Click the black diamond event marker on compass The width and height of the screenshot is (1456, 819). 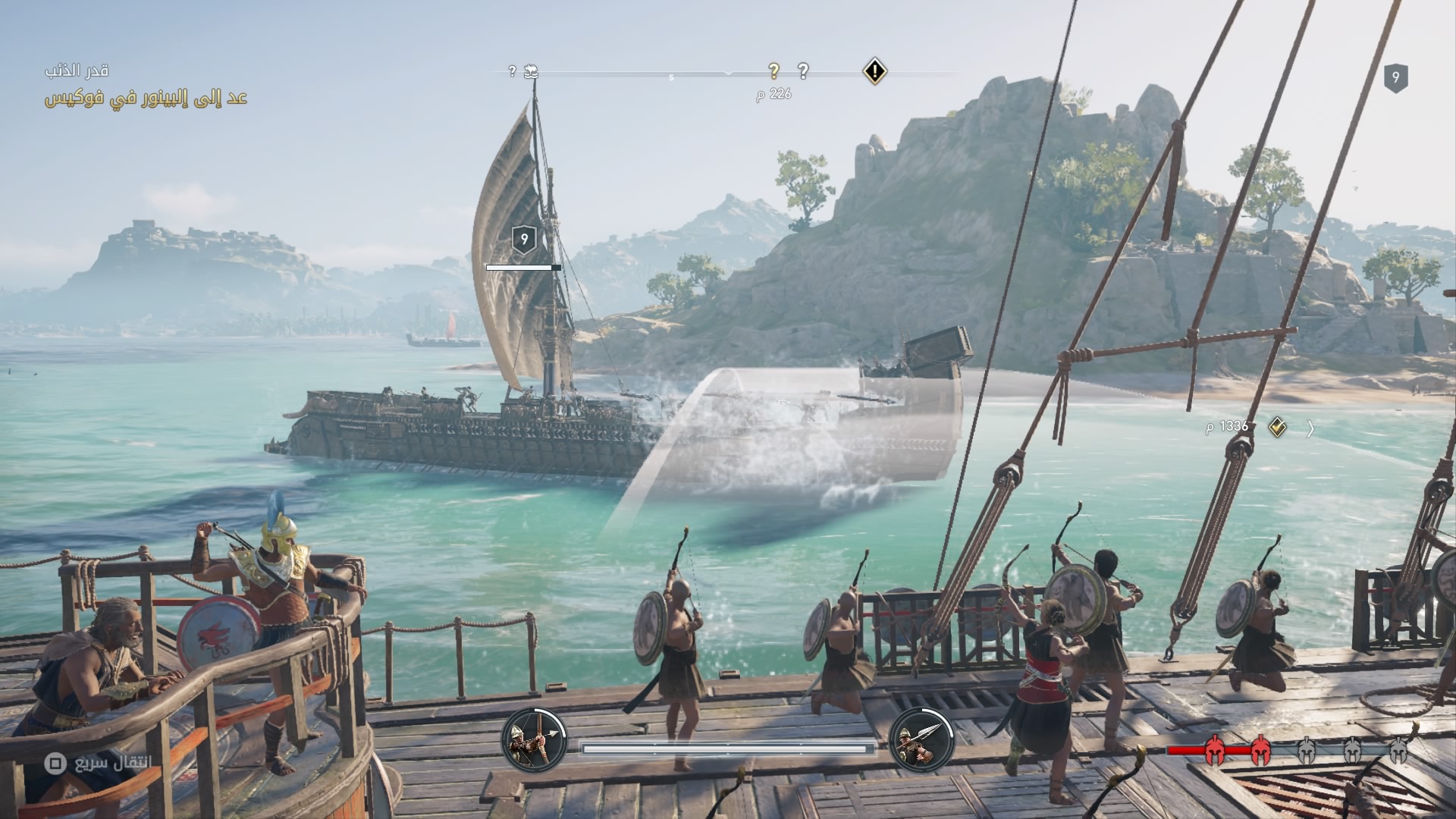876,71
